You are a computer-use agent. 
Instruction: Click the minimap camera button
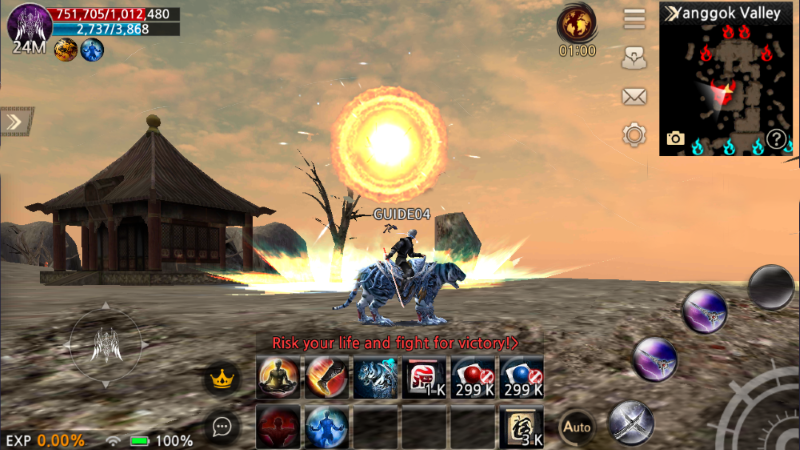click(676, 139)
